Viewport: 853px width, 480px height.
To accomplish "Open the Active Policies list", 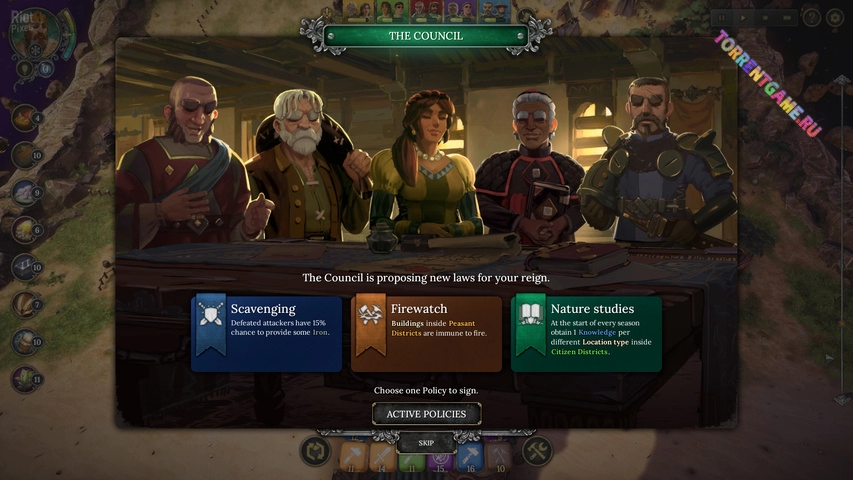I will point(426,414).
